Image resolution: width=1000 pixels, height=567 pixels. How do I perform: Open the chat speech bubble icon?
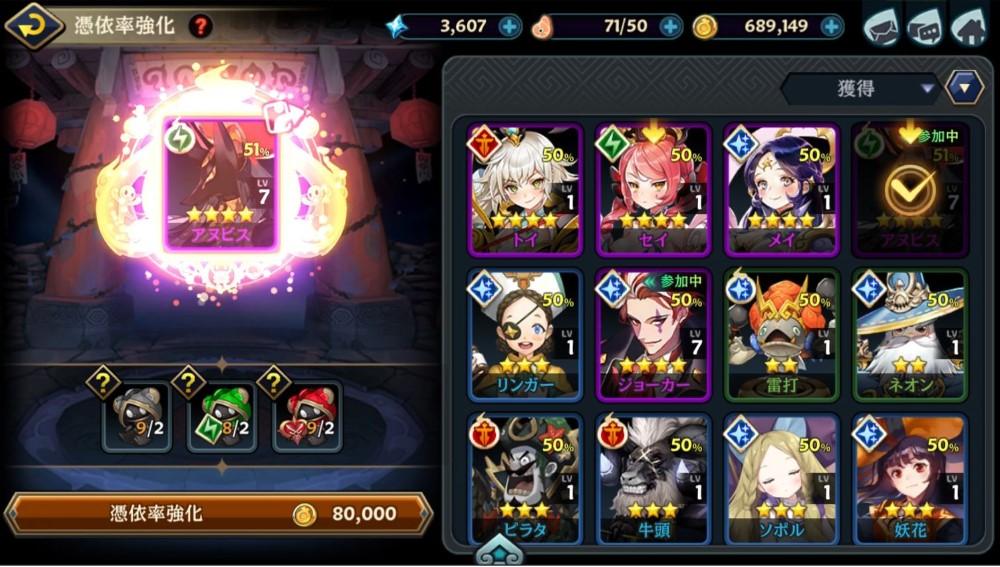click(925, 26)
